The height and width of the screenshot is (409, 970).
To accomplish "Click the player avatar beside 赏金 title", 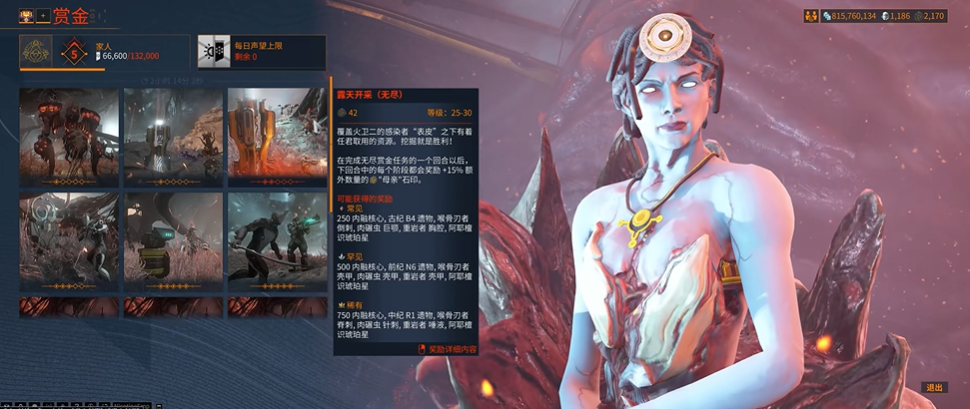I will tap(26, 17).
